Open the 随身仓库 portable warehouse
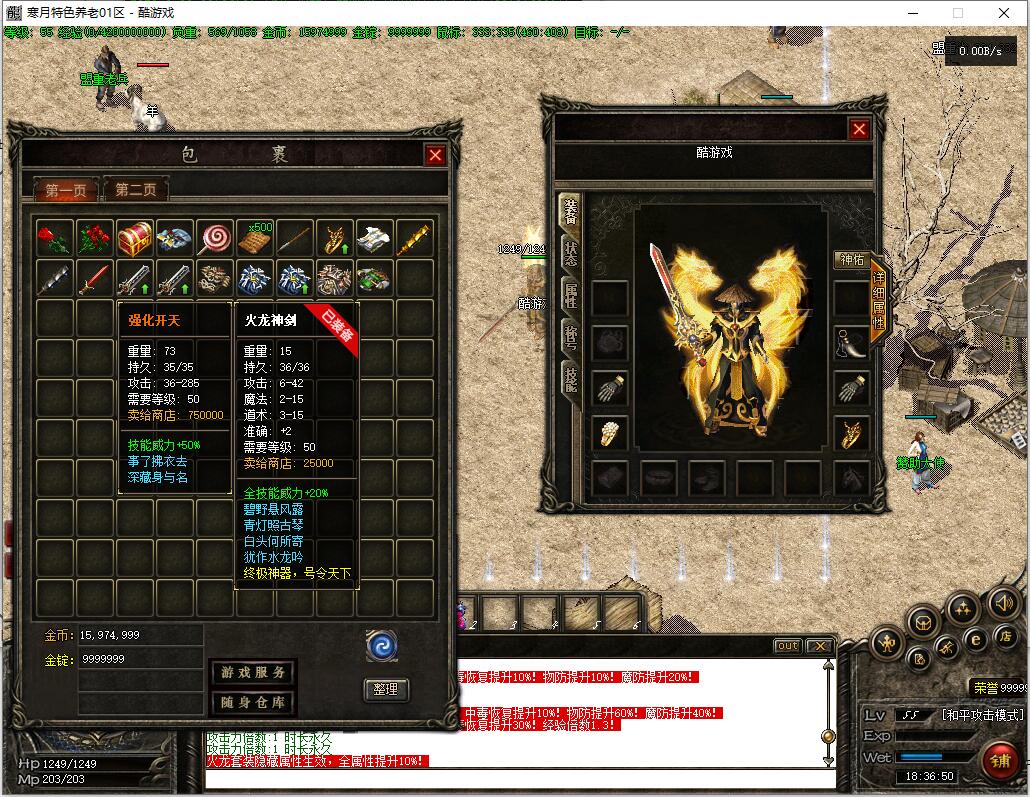The image size is (1030, 797). [x=252, y=702]
